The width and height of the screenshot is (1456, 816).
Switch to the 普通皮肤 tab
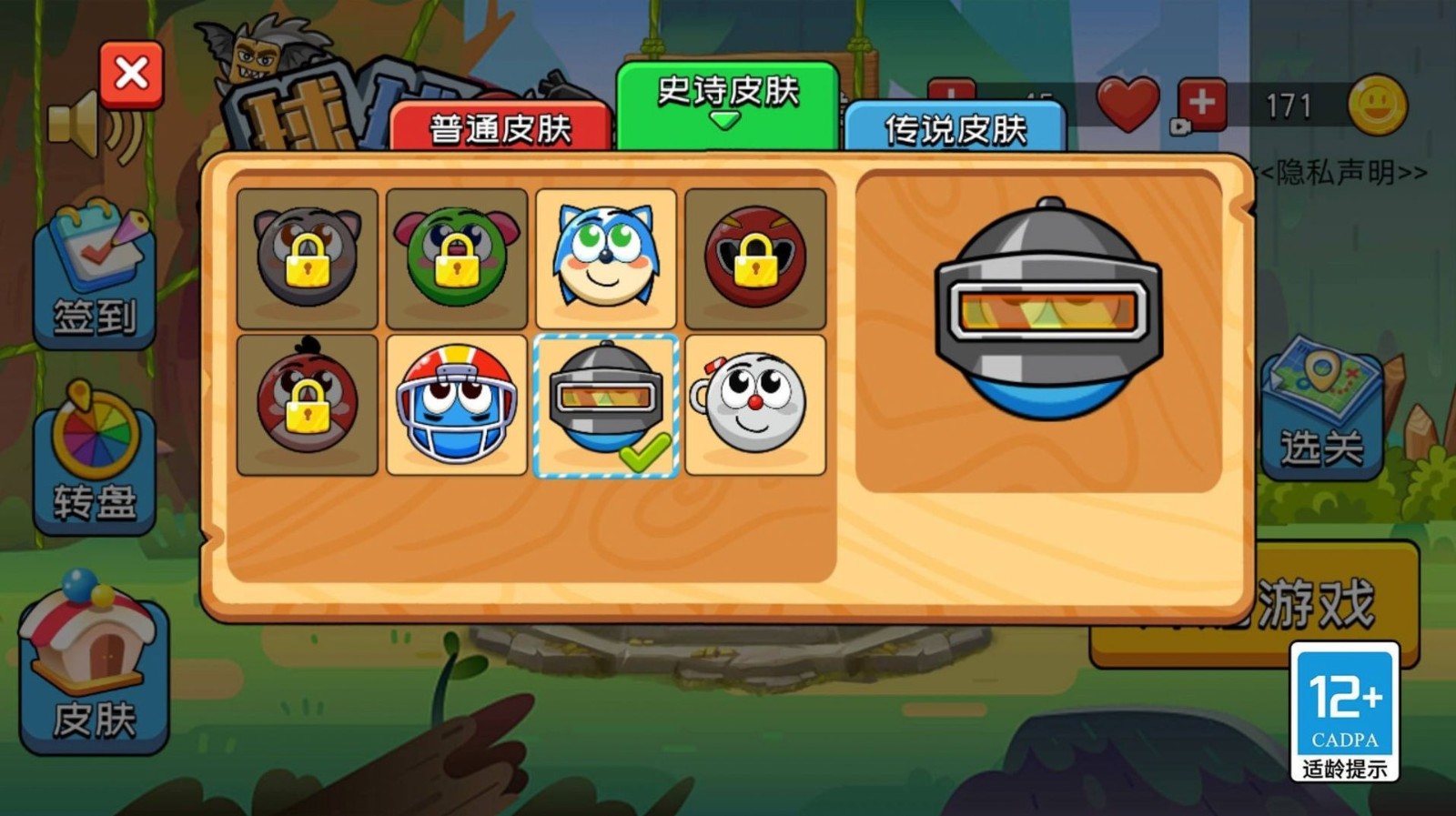(500, 126)
